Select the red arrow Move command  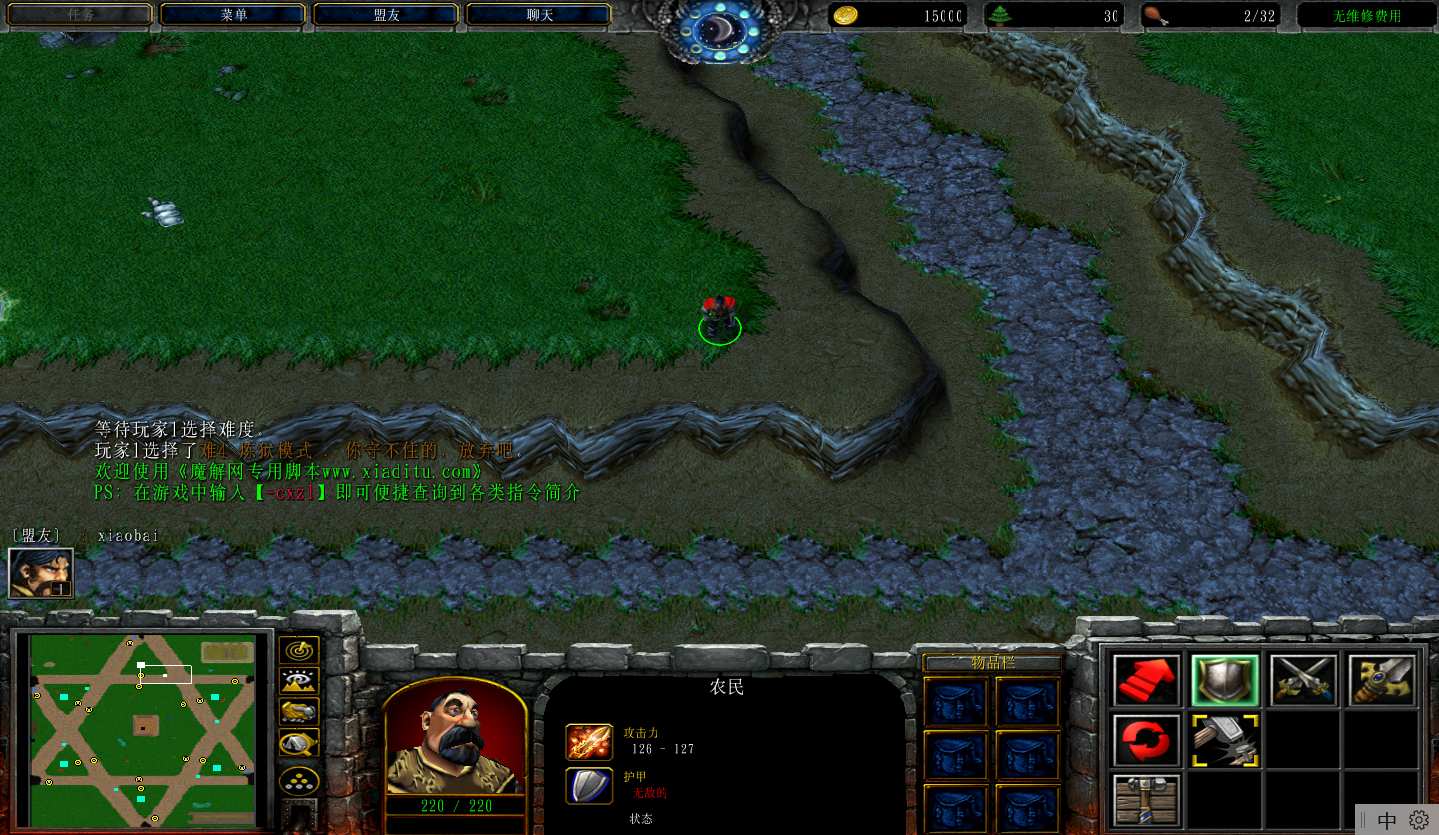[1146, 681]
